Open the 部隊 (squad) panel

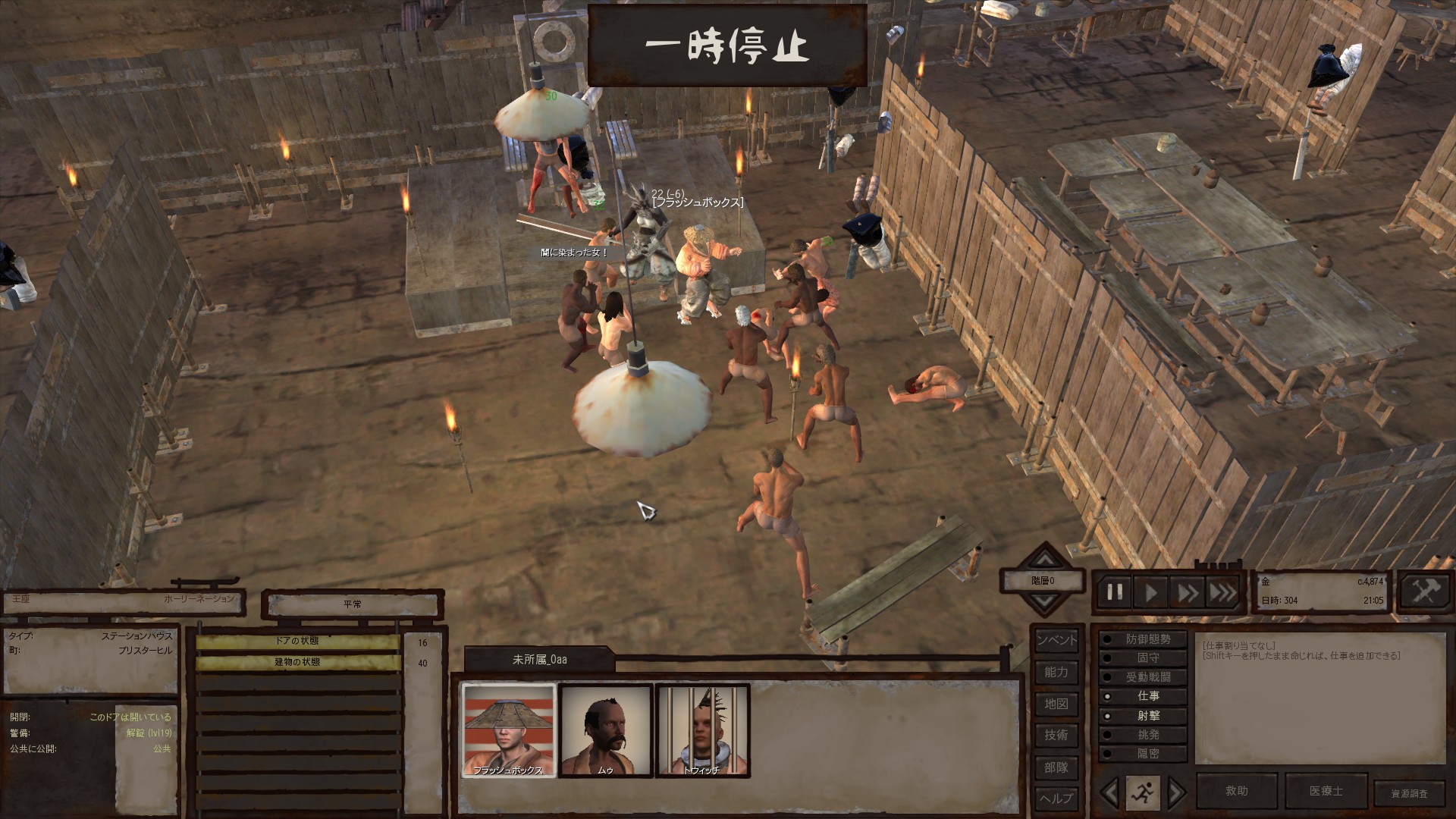(x=1056, y=767)
